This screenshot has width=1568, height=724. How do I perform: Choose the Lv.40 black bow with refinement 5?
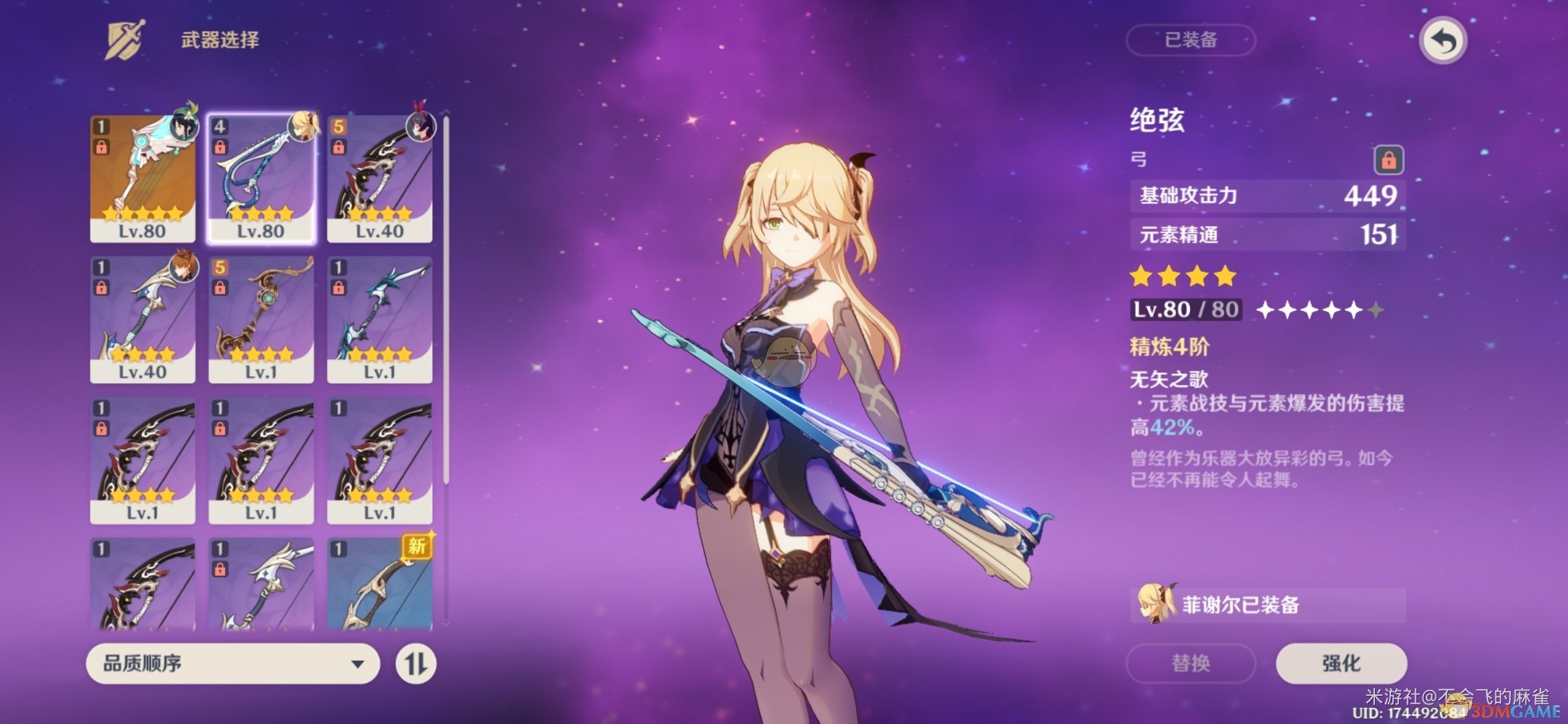[x=380, y=178]
